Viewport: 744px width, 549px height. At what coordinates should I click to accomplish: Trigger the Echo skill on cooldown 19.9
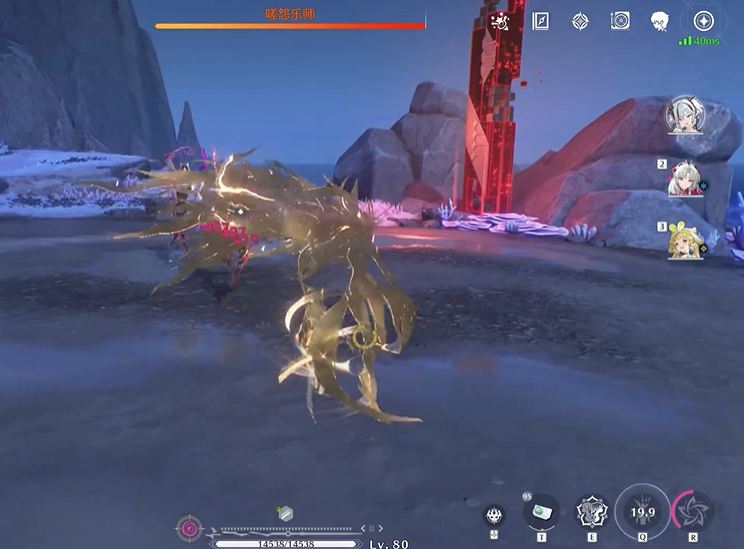[x=643, y=511]
